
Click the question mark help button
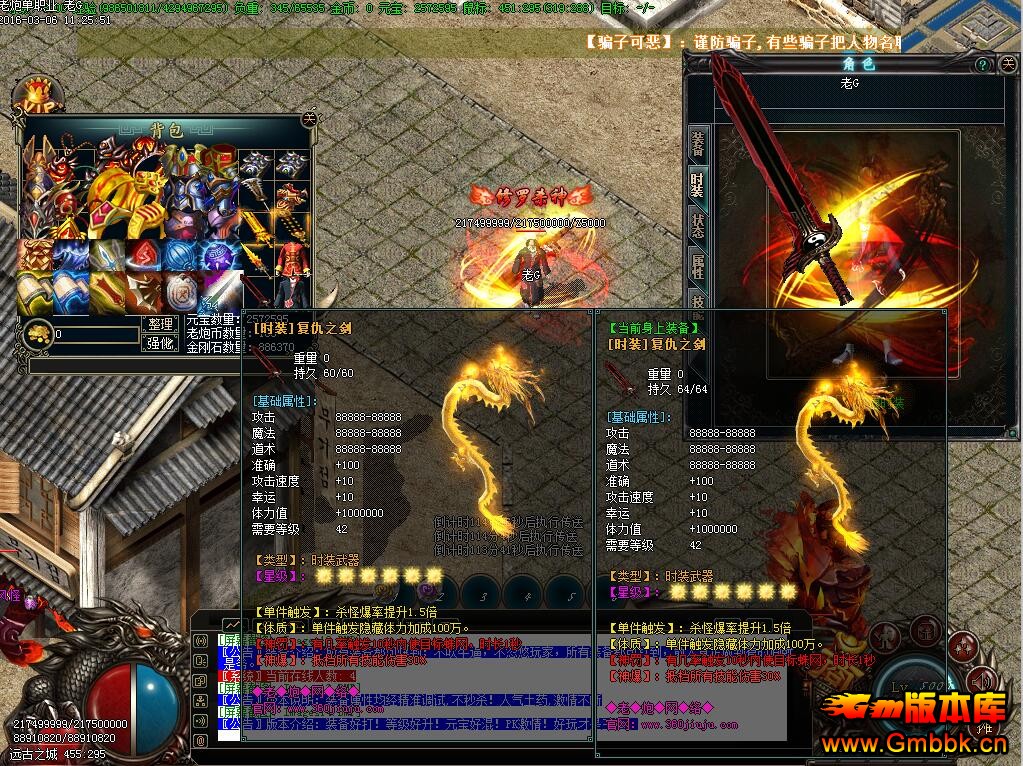pos(983,64)
